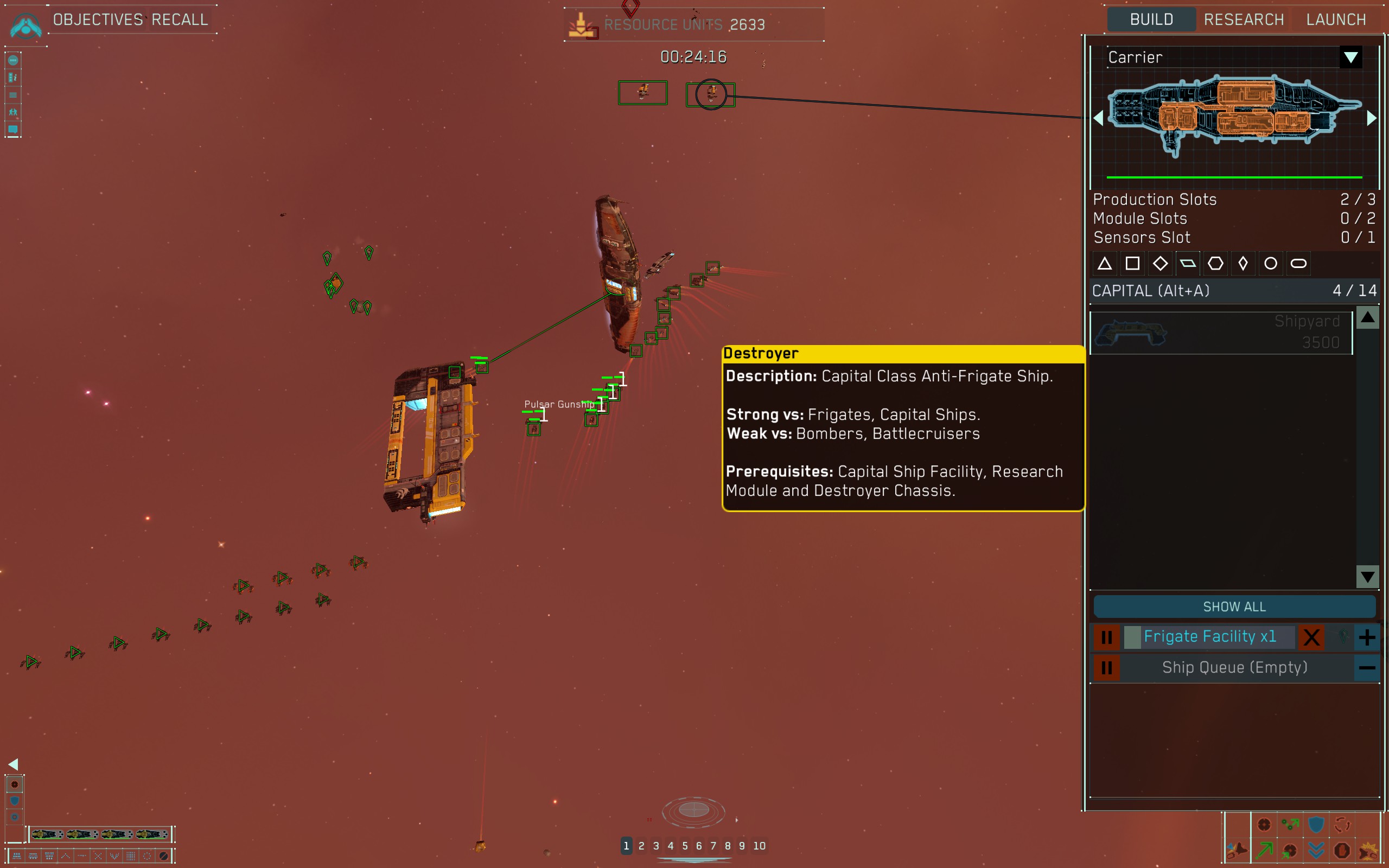The height and width of the screenshot is (868, 1389).
Task: Select the circle build category icon
Action: [1271, 264]
